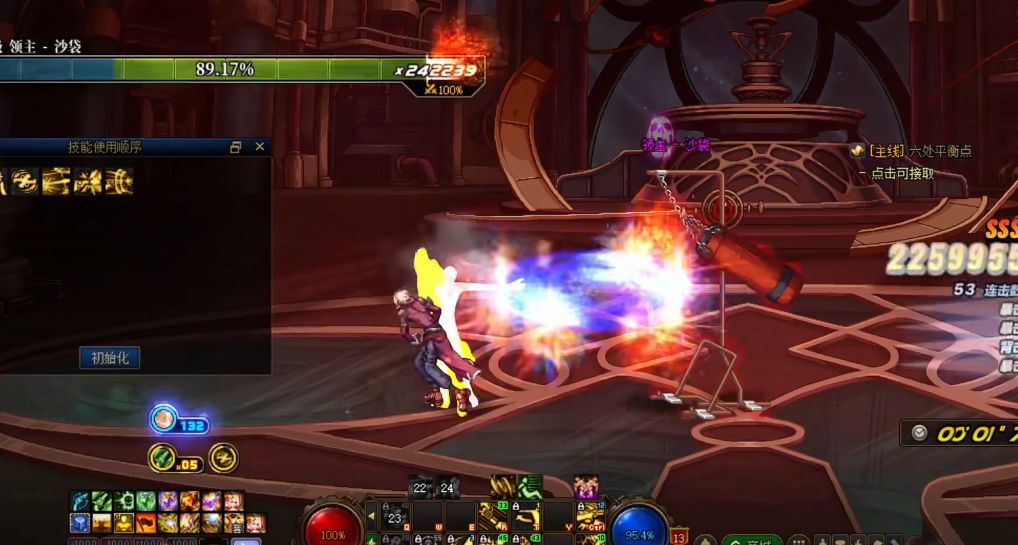This screenshot has height=545, width=1018.
Task: Click the red level 13 badge
Action: tap(679, 537)
